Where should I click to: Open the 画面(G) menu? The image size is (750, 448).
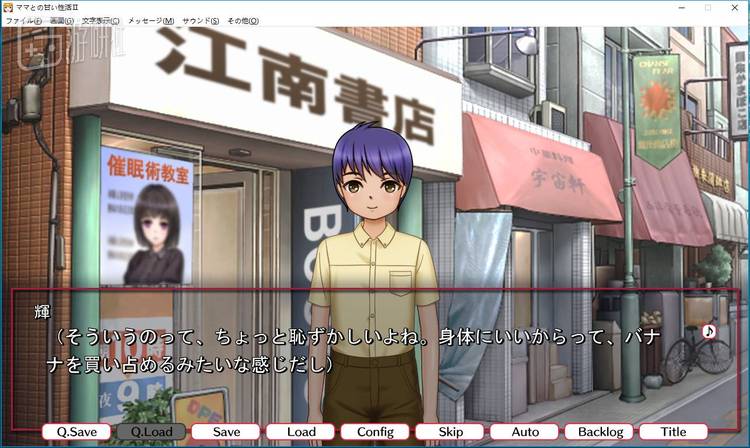[x=61, y=21]
